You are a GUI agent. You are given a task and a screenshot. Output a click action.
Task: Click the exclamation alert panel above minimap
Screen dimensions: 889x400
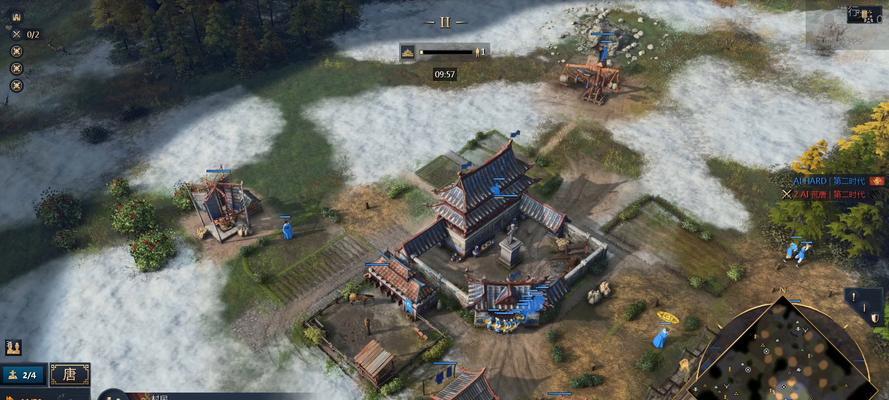pos(862,298)
